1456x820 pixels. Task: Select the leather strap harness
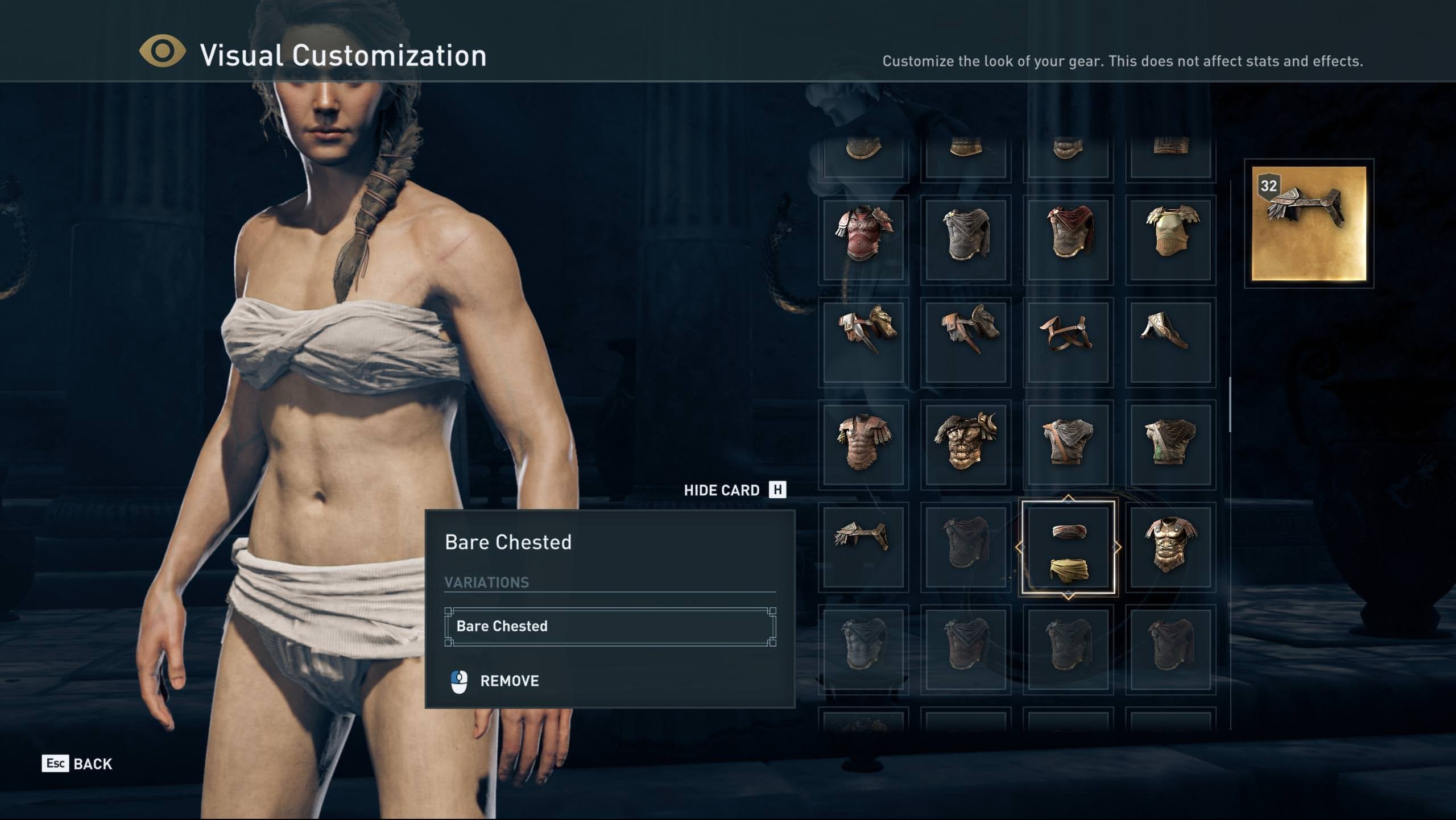1068,342
